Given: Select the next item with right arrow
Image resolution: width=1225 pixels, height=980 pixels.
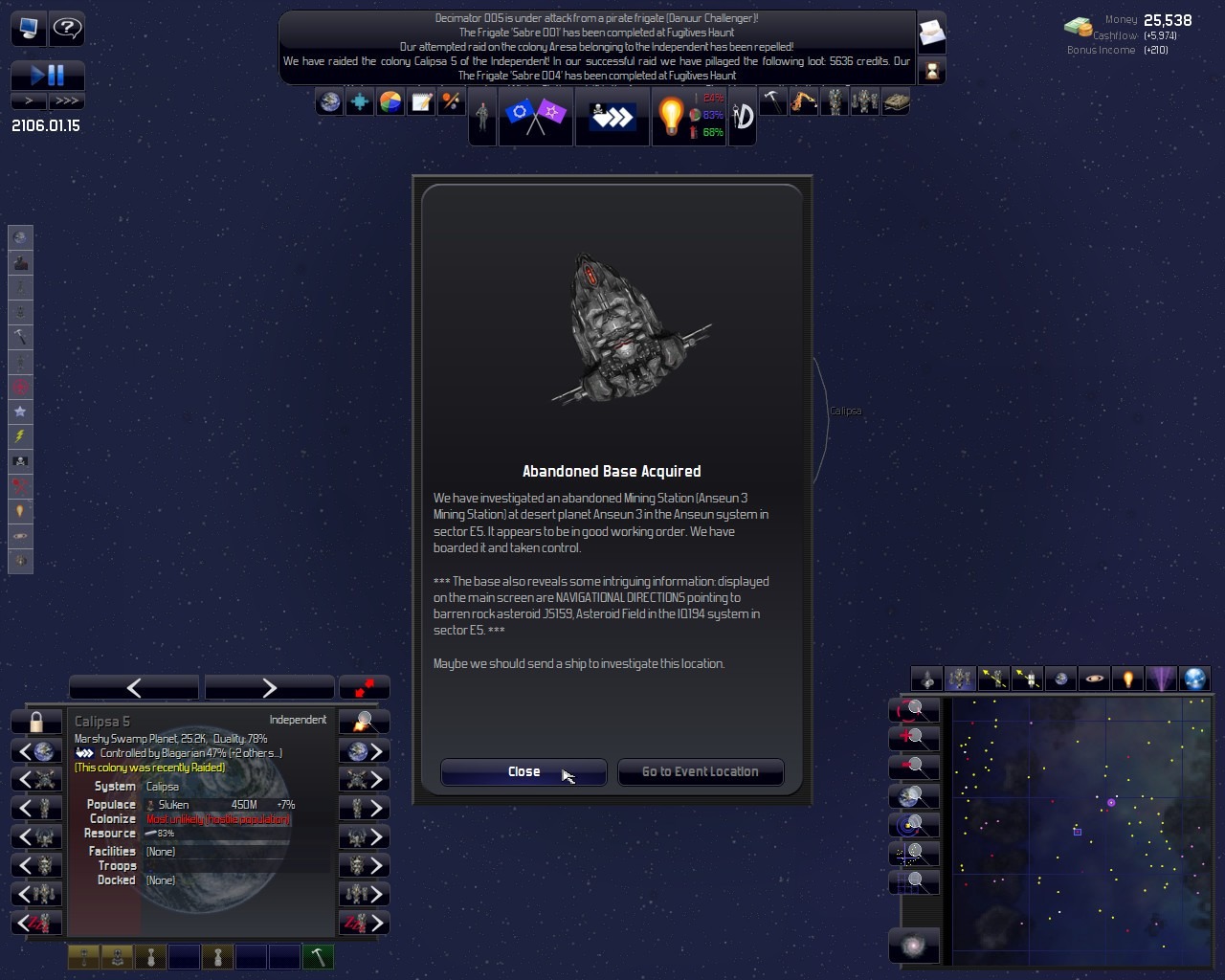Looking at the screenshot, I should point(269,687).
